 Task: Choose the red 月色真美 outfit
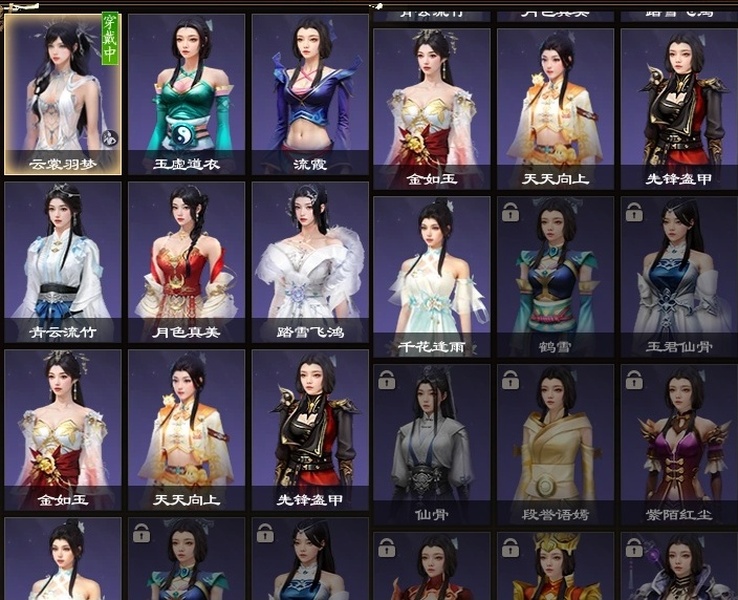point(186,260)
